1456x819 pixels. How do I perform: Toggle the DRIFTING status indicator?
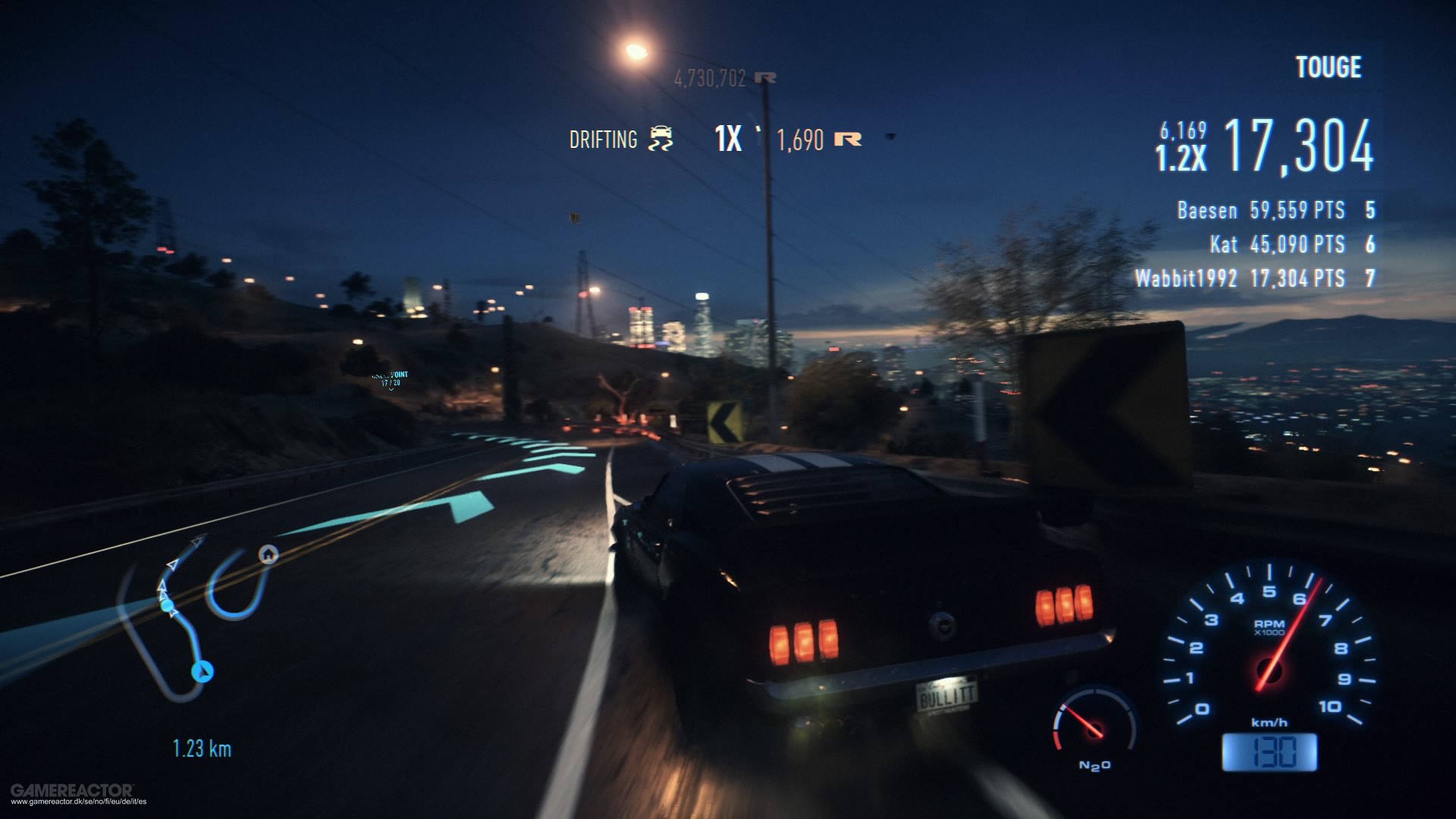pos(601,140)
